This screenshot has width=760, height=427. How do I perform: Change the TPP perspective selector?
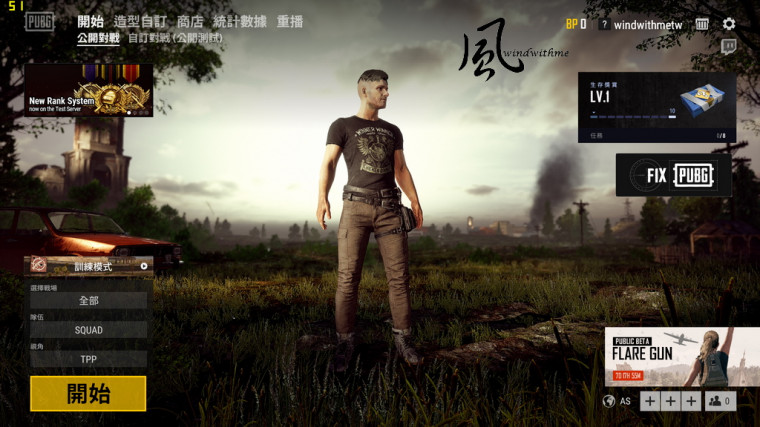pyautogui.click(x=89, y=358)
